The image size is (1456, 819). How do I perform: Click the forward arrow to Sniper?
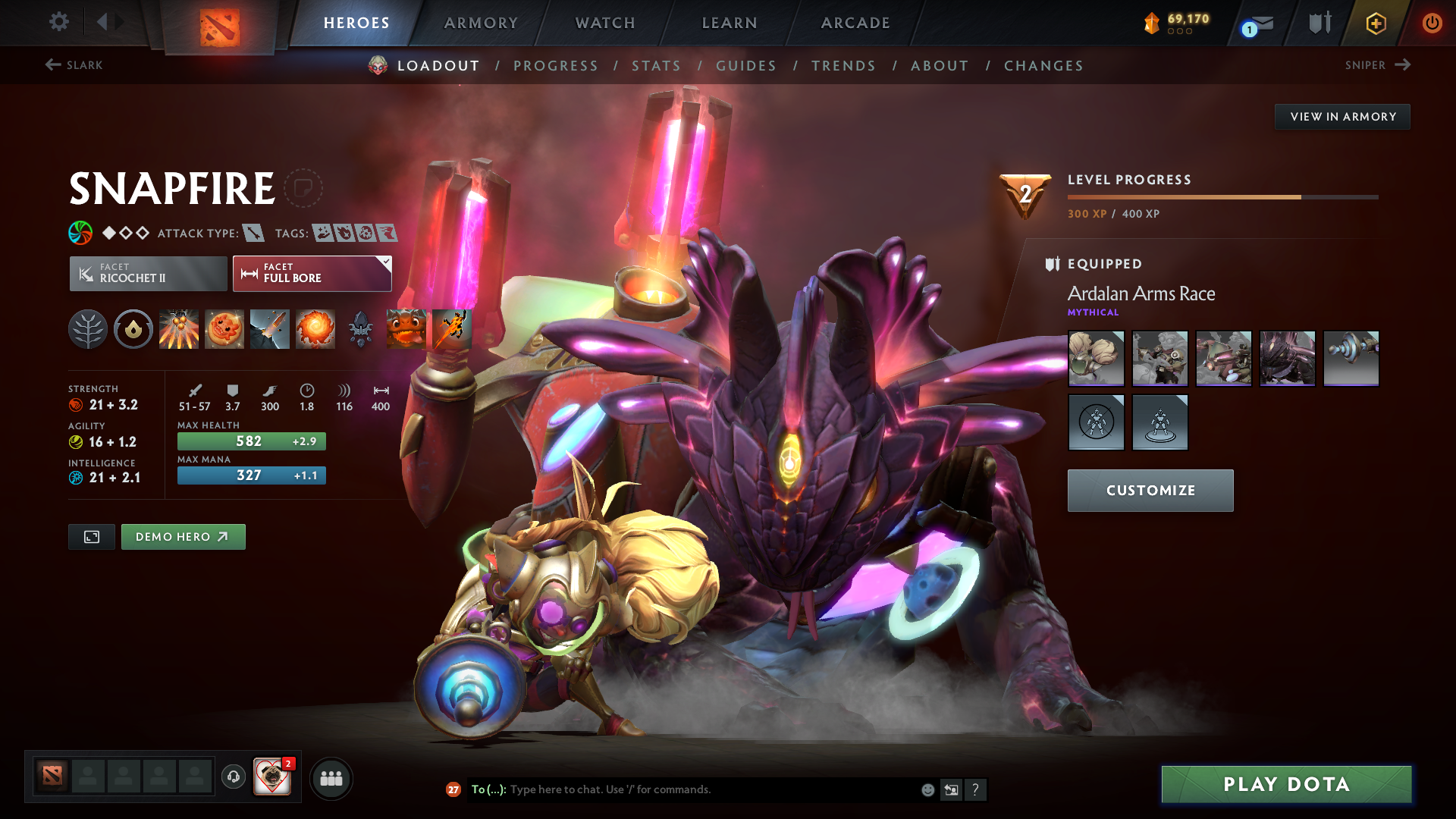point(1401,65)
